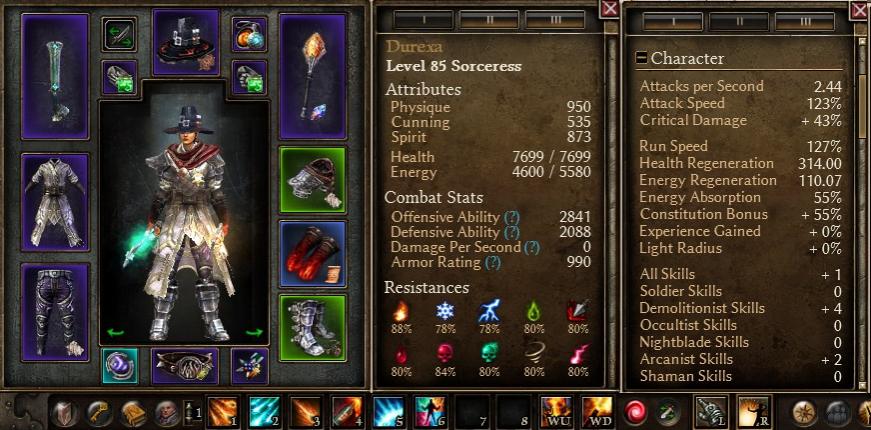Image resolution: width=871 pixels, height=430 pixels.
Task: Switch to tab II above Durexa's name
Action: pyautogui.click(x=489, y=20)
